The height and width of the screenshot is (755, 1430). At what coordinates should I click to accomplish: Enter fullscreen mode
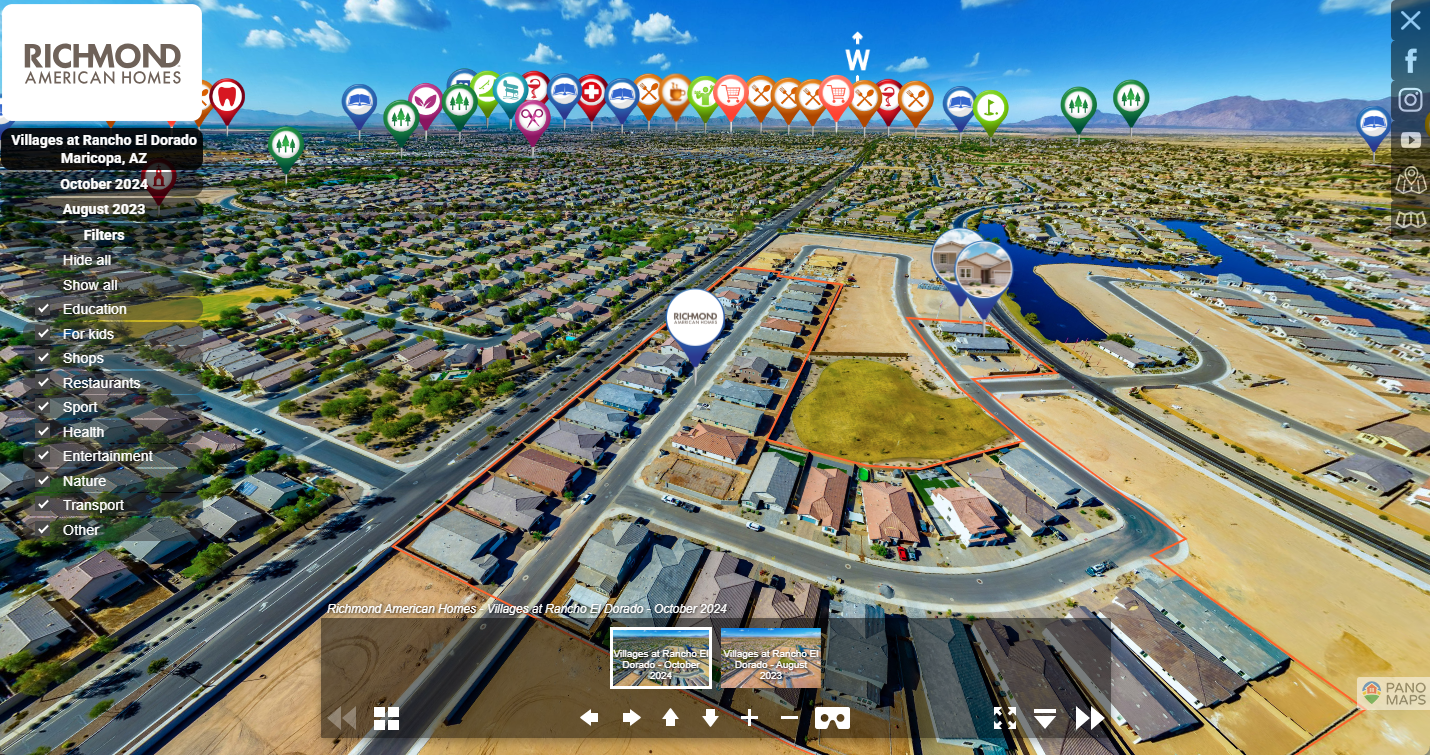tap(1005, 718)
